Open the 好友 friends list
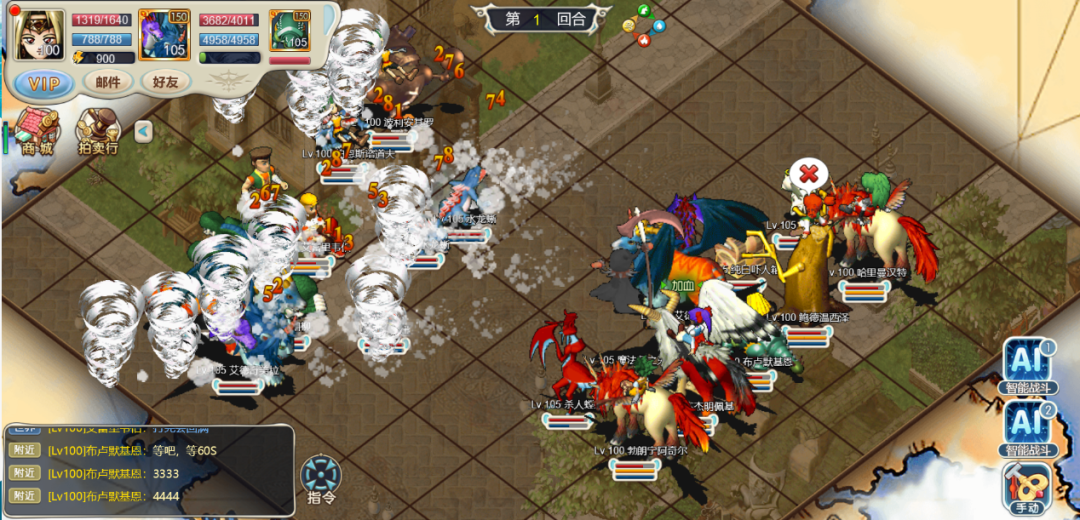The height and width of the screenshot is (520, 1080). 166,82
